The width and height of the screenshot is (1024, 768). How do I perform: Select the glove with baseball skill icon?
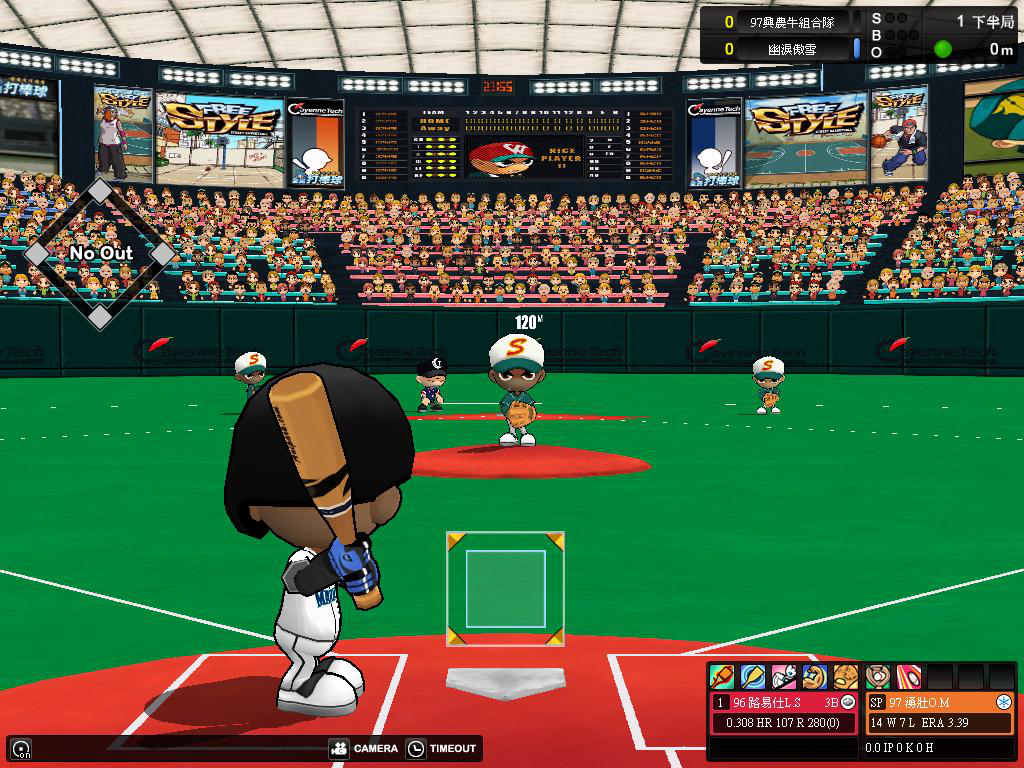pyautogui.click(x=878, y=677)
